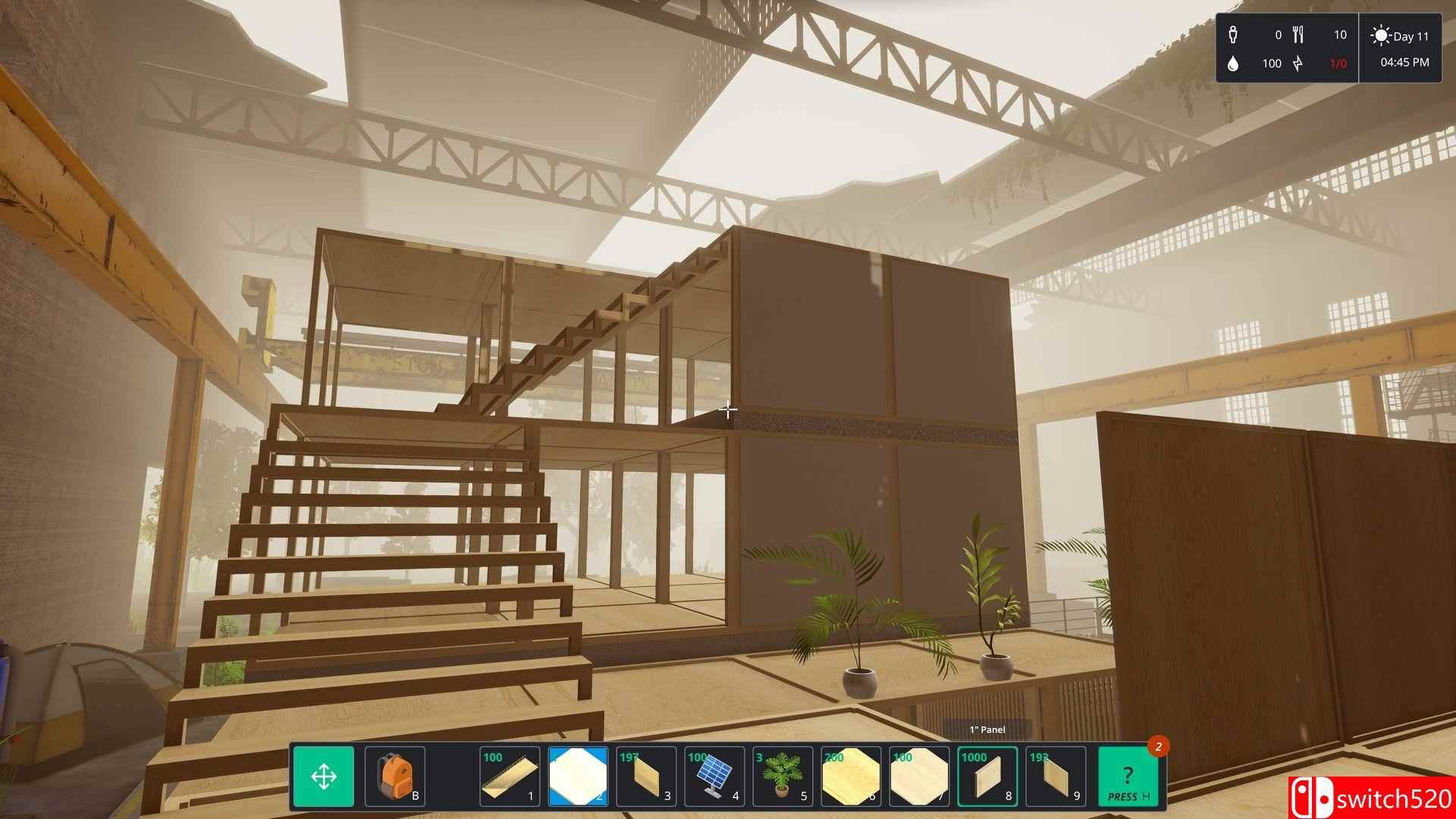Click the lightning power icon showing 1/0

point(1298,64)
